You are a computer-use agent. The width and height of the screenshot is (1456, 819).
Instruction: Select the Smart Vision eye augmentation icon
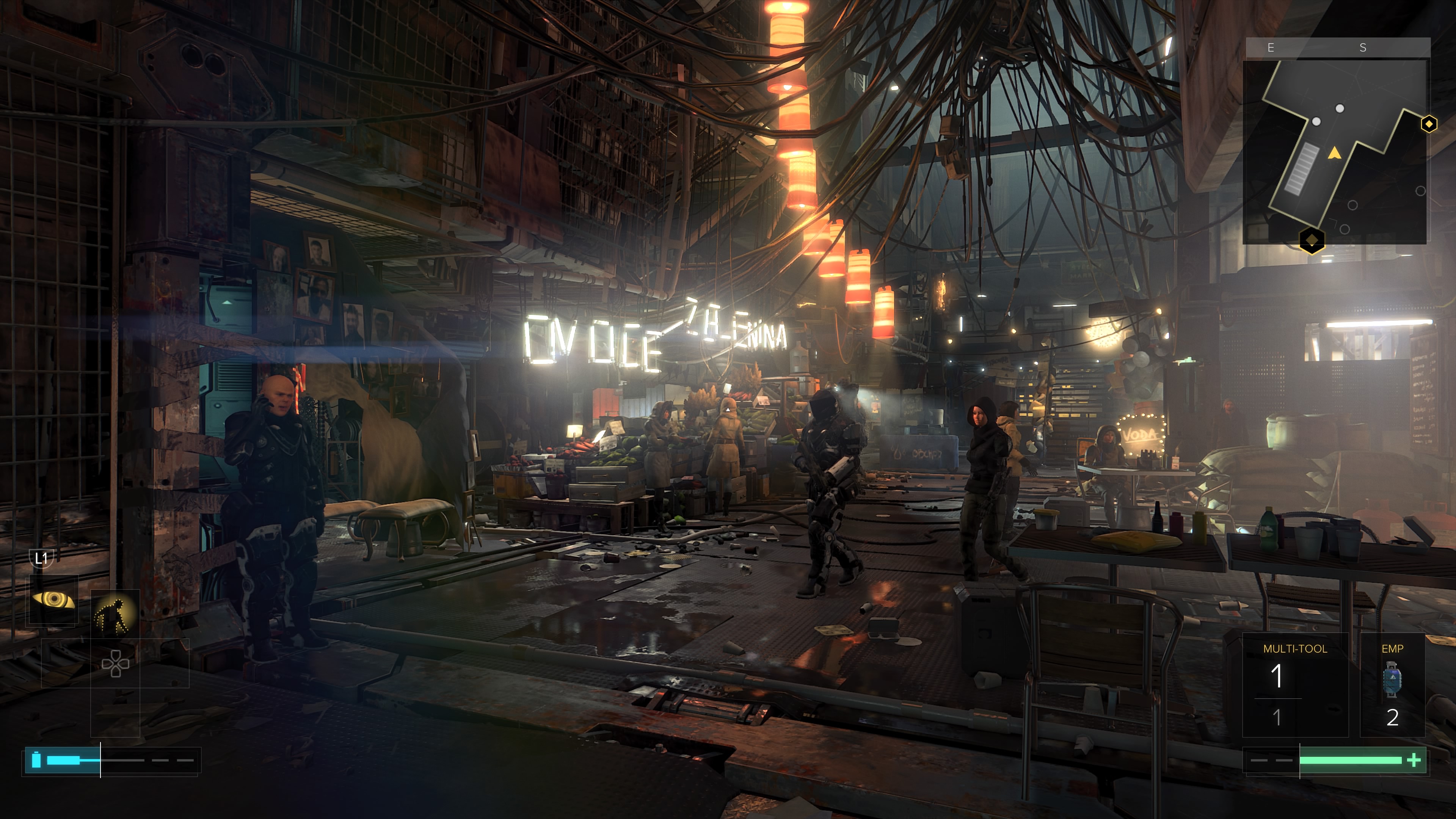(53, 599)
